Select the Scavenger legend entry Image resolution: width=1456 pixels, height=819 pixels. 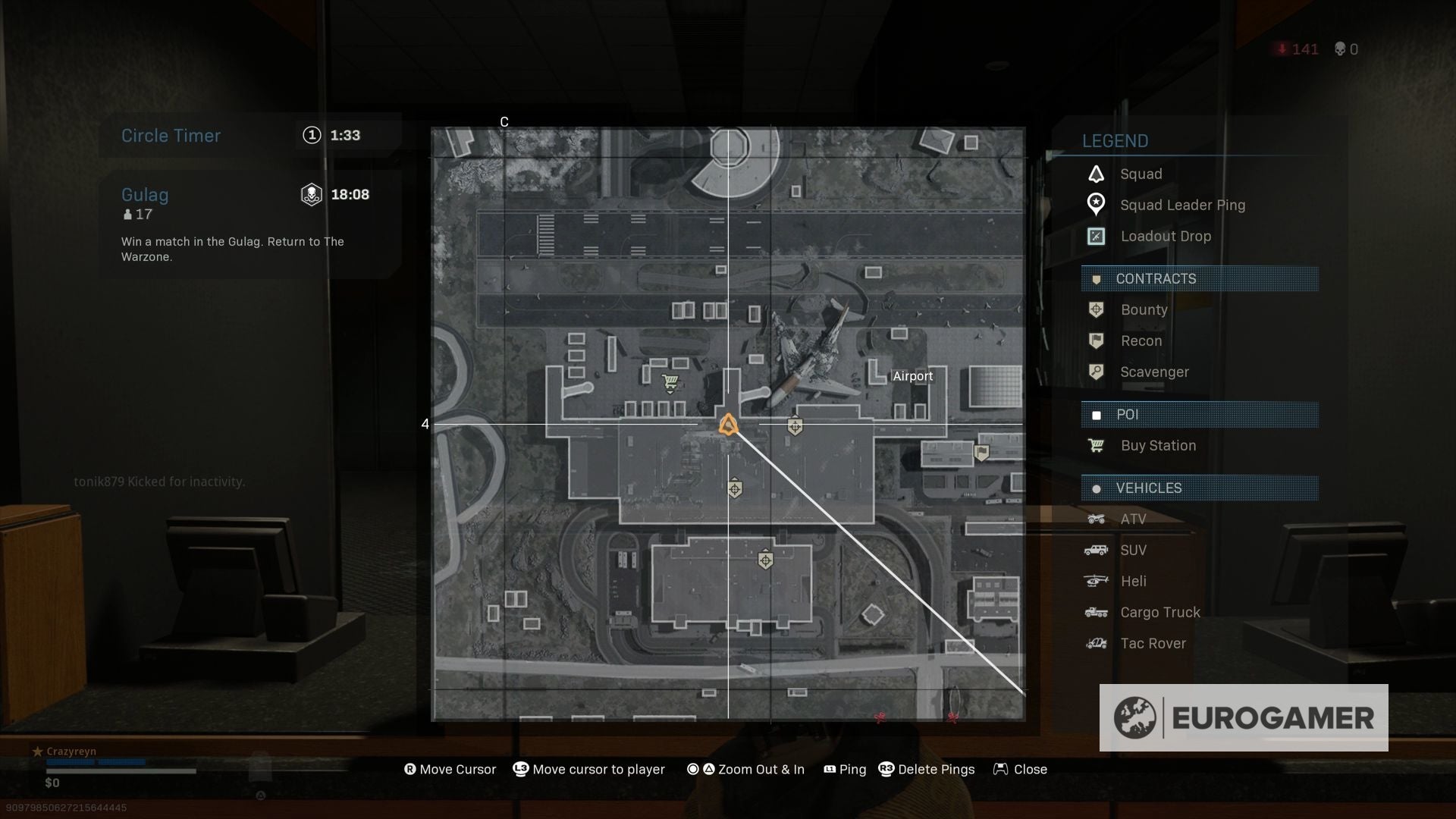[1154, 372]
